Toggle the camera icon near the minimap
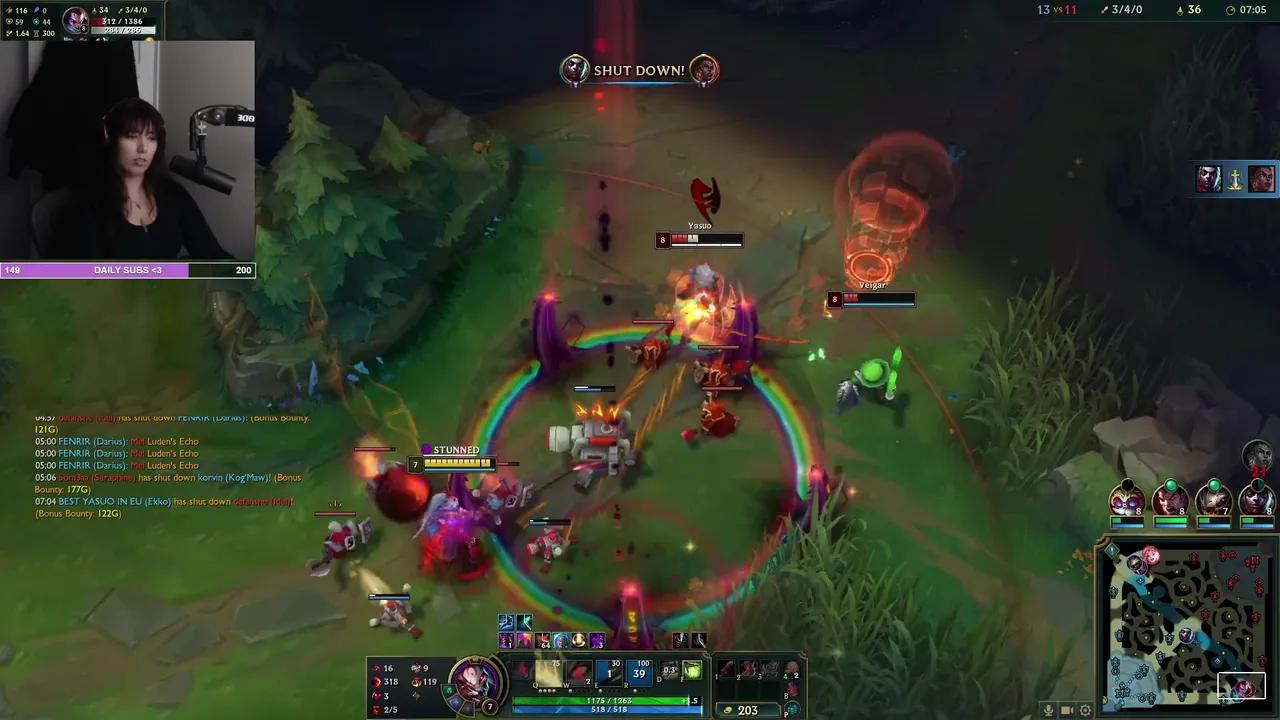1280x720 pixels. click(x=1068, y=709)
